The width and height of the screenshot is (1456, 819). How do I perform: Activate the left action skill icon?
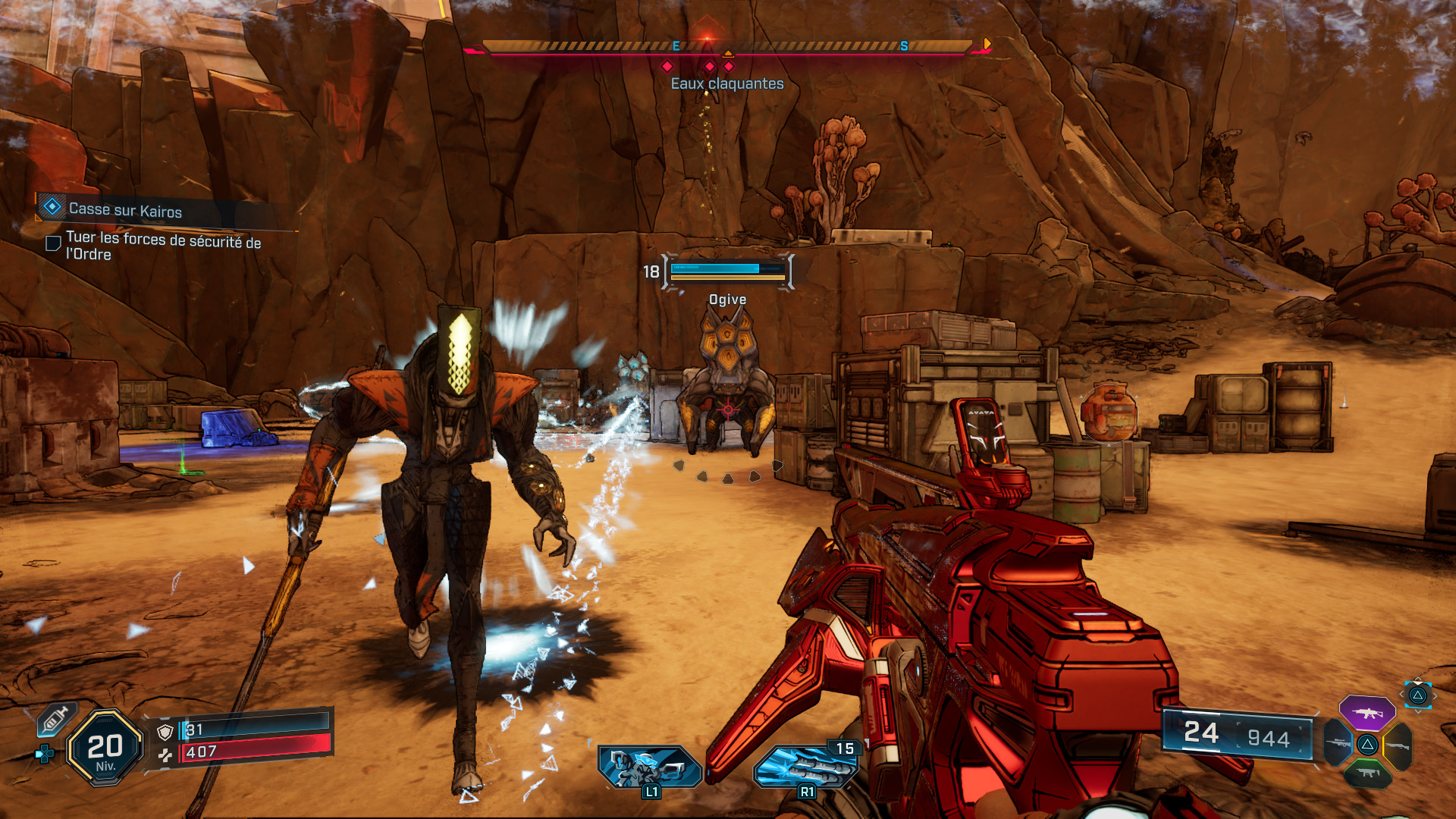[x=649, y=766]
